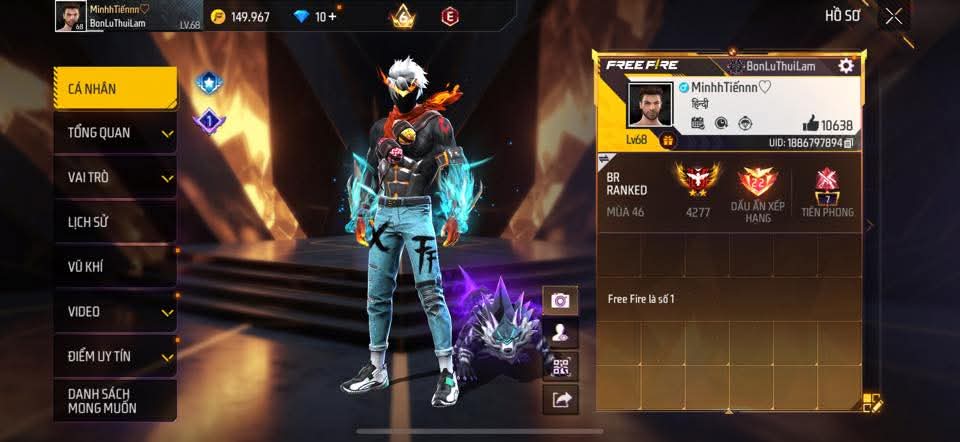The width and height of the screenshot is (960, 442).
Task: Show DANH SÁCH MONG MUỐN wishlist
Action: click(x=114, y=400)
